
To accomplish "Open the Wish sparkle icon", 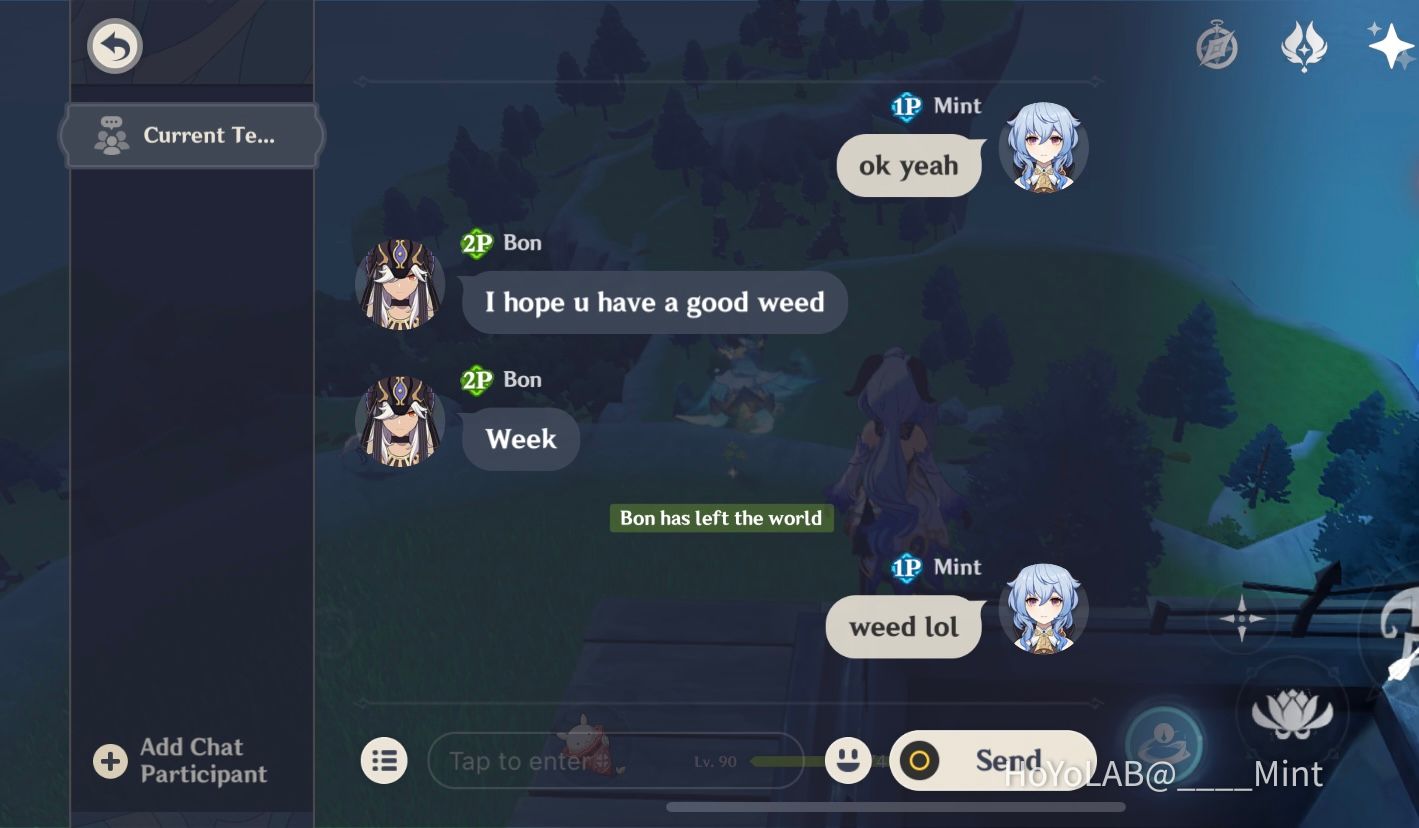I will pyautogui.click(x=1389, y=45).
